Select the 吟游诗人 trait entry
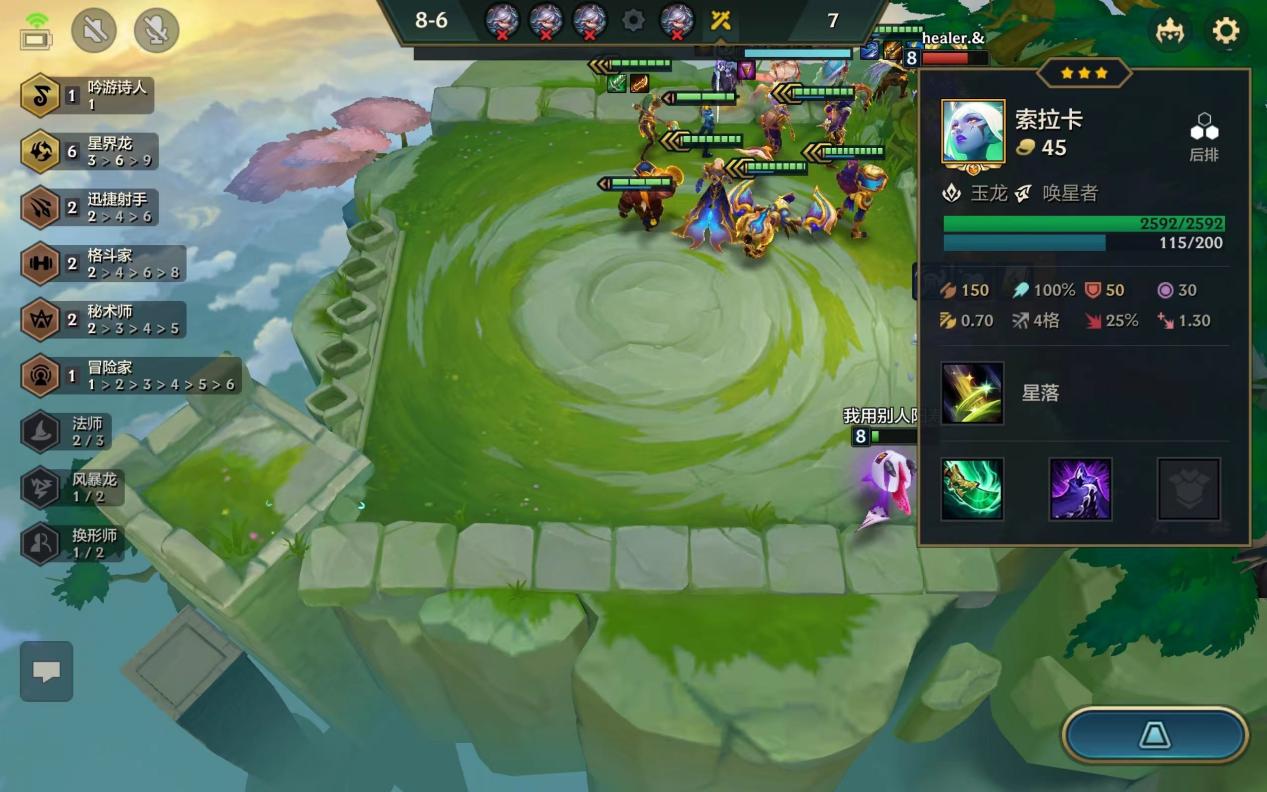Screen dimensions: 1267x792 point(88,95)
